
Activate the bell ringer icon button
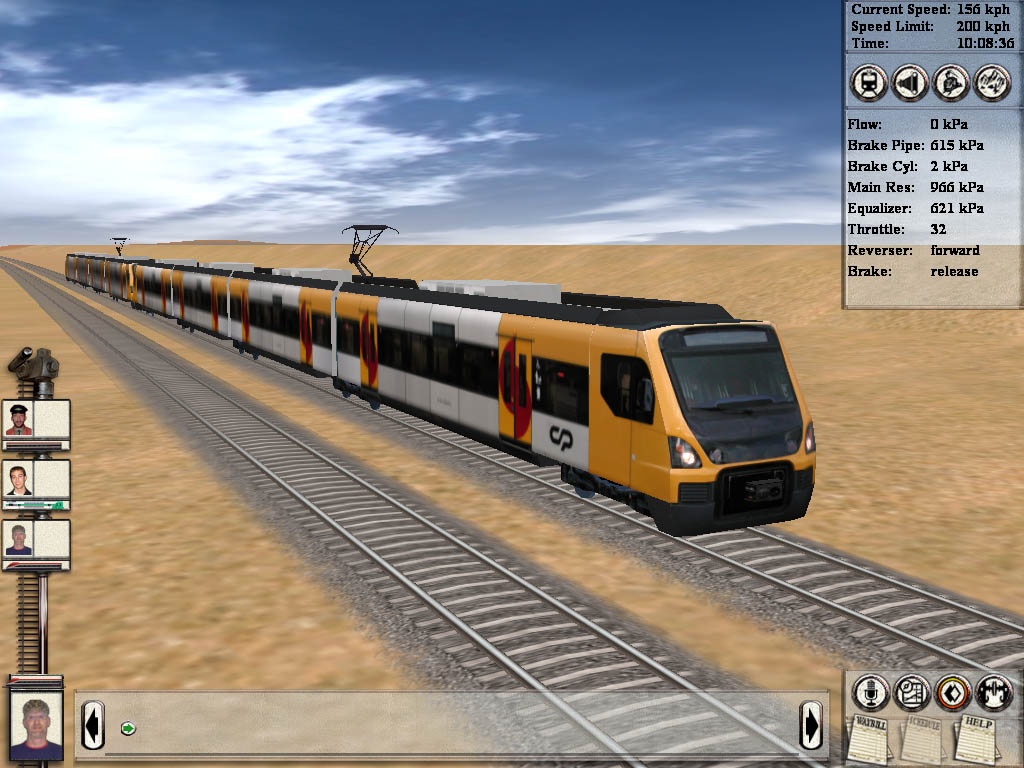click(950, 82)
